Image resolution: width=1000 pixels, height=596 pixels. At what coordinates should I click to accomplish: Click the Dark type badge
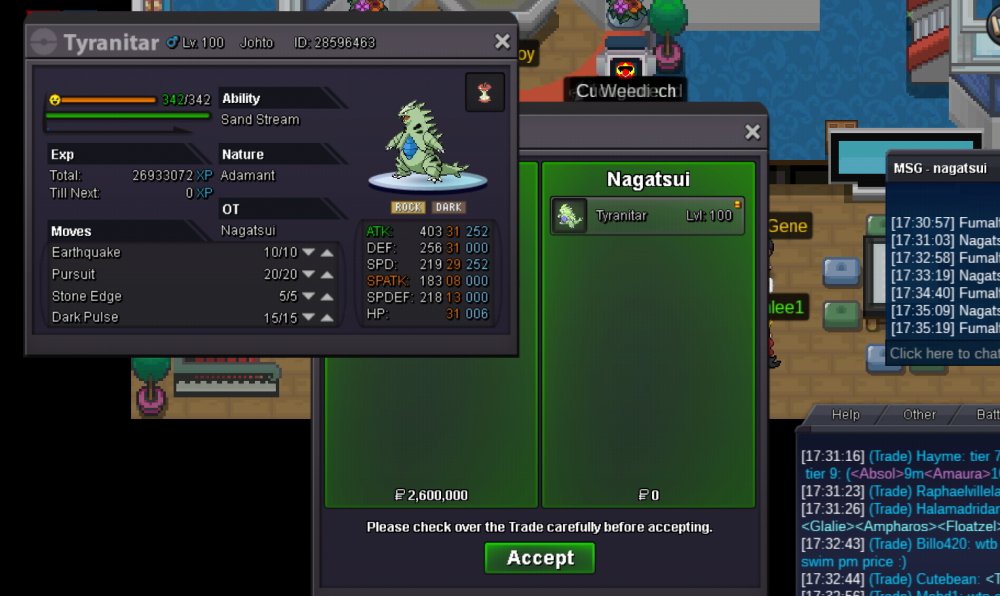(x=448, y=207)
